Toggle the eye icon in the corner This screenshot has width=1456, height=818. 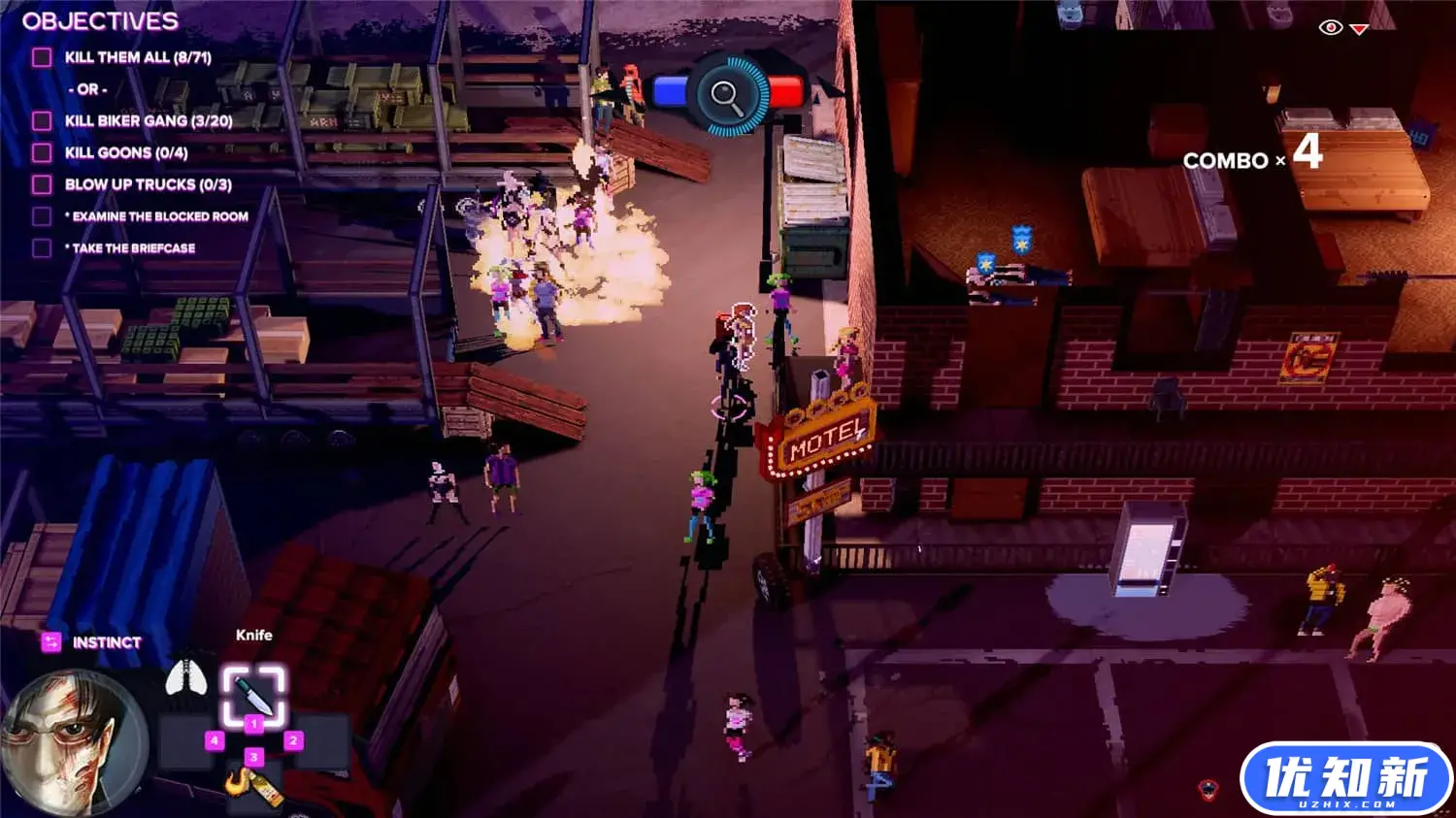1330,27
